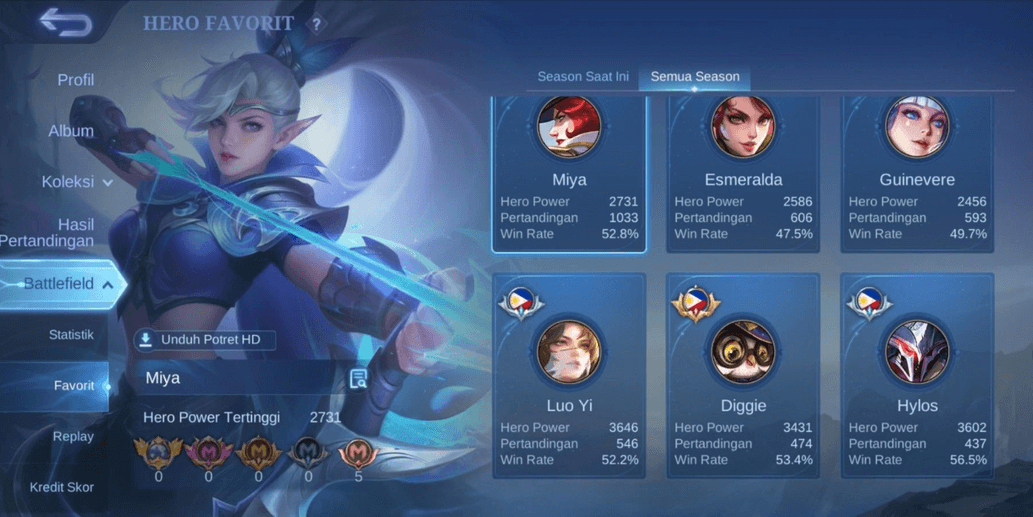Choose the Esmeralda hero card

coord(743,175)
